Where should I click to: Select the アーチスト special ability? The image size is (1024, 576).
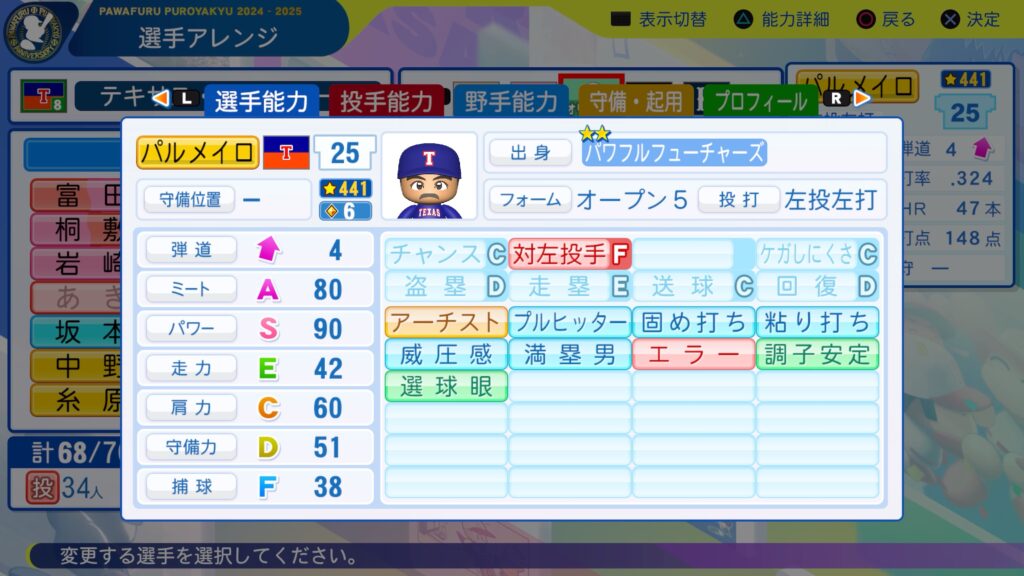coord(446,322)
